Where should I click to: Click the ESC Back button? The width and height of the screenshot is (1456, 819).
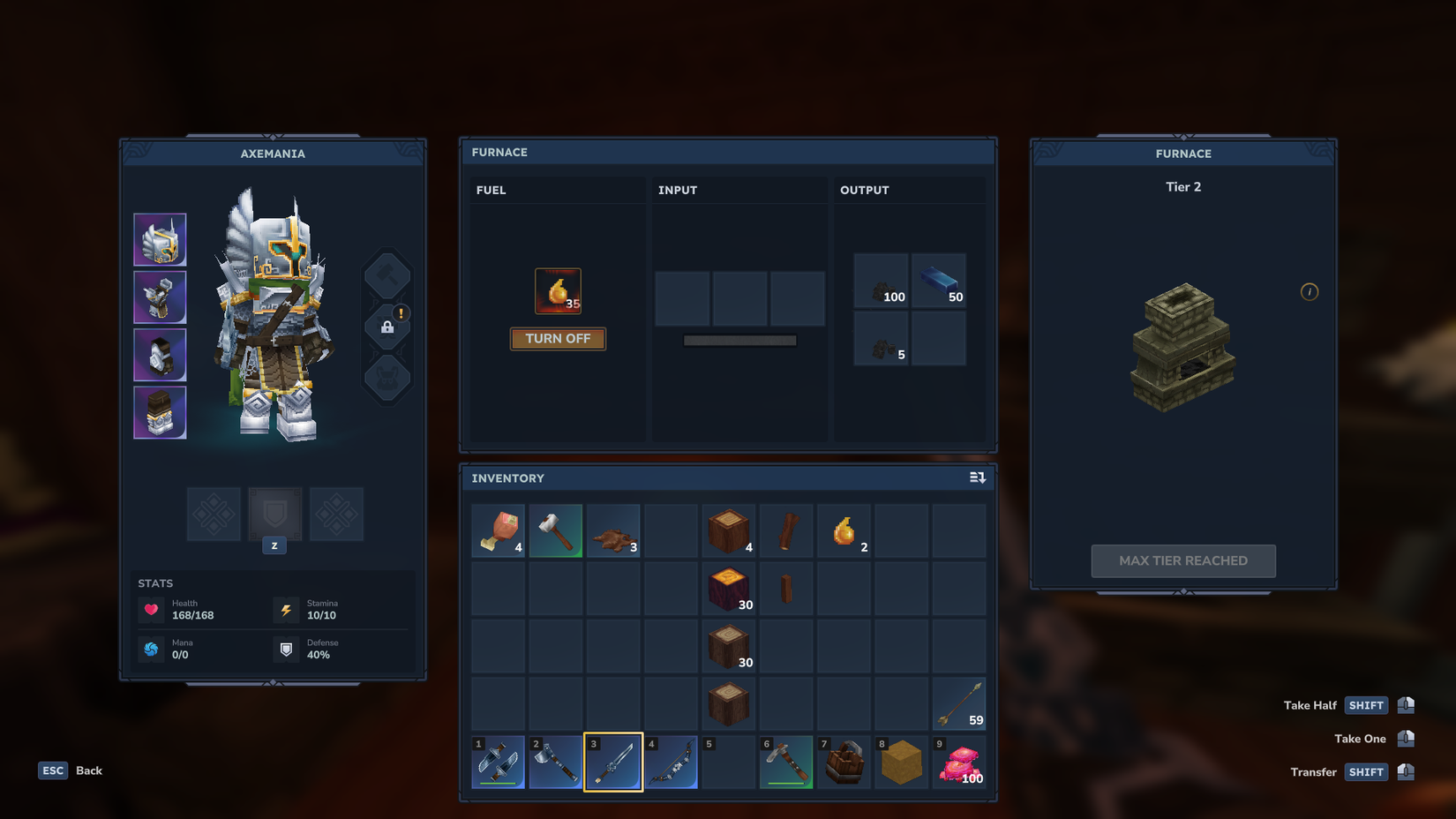[x=69, y=770]
